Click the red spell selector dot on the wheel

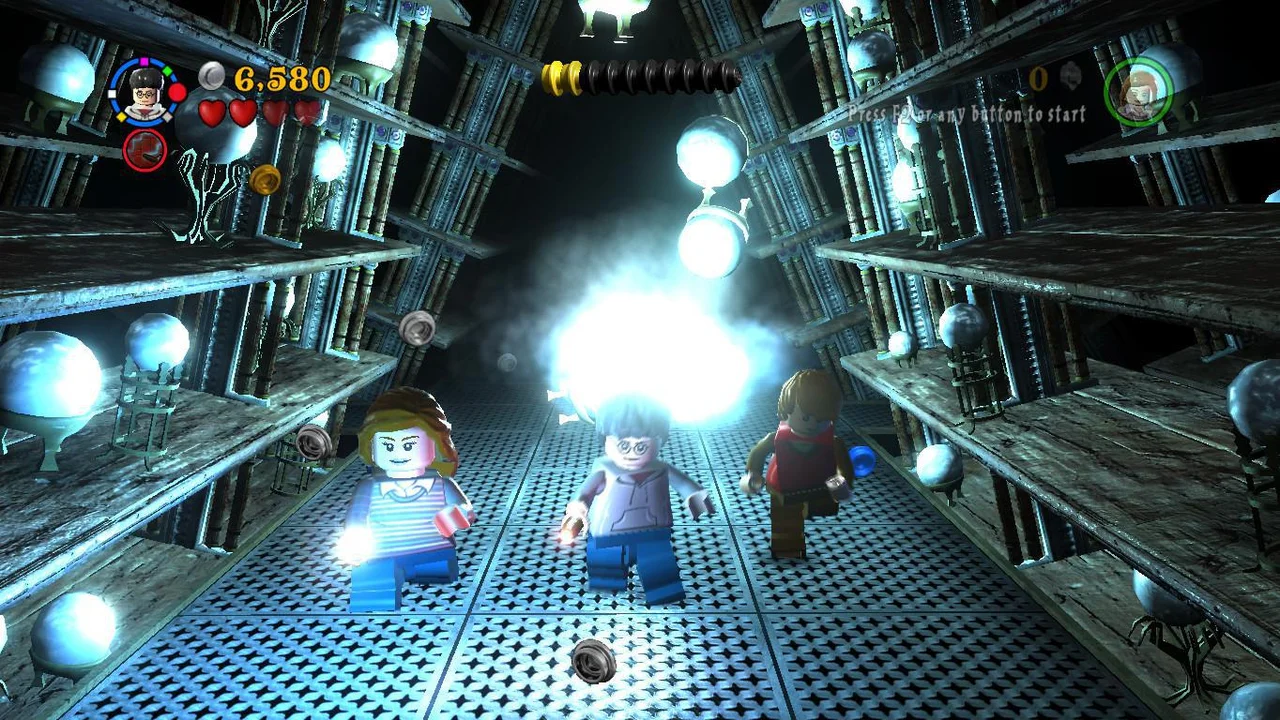pyautogui.click(x=177, y=92)
